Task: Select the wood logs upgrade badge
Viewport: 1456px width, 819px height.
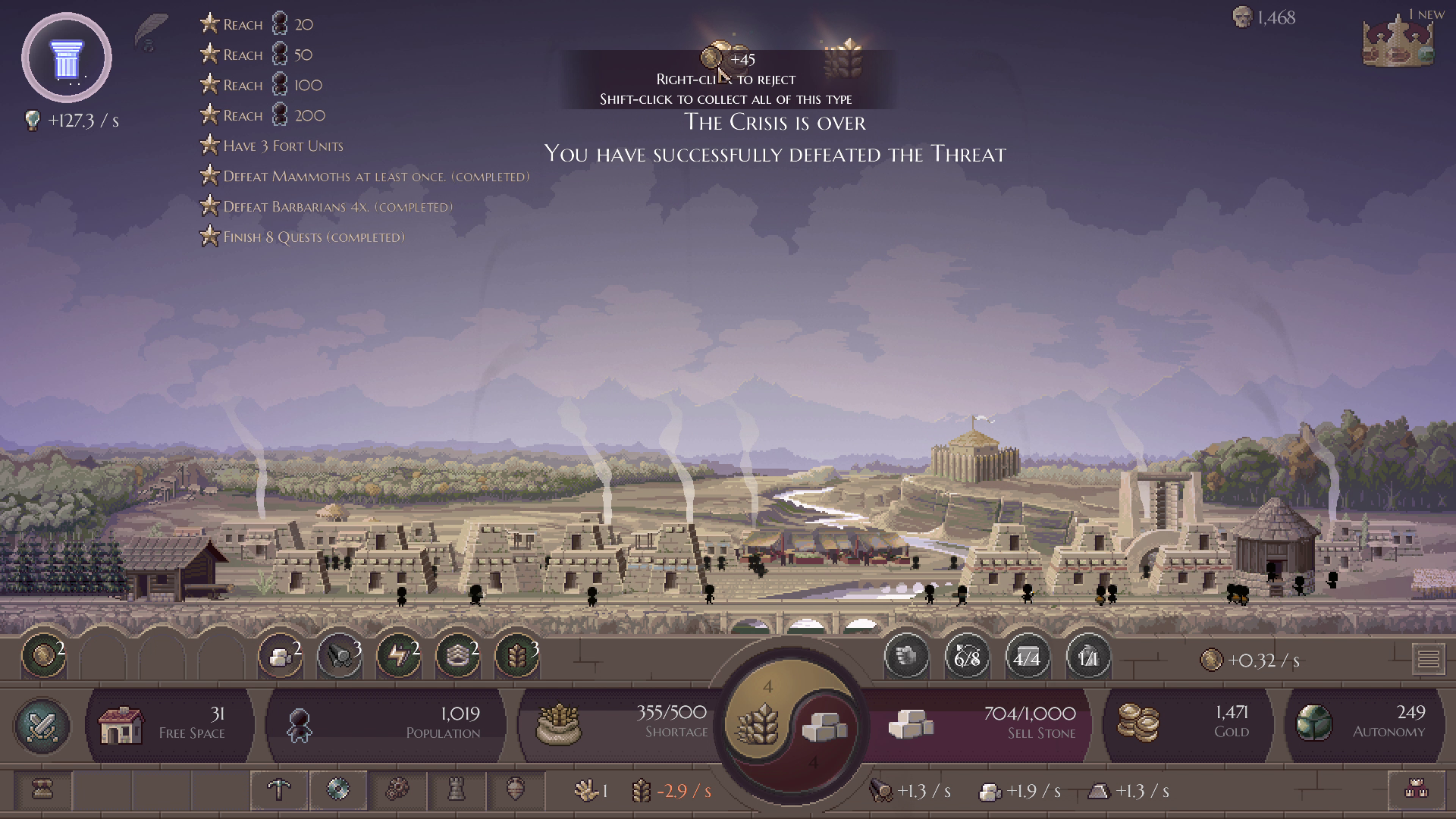Action: (x=339, y=656)
